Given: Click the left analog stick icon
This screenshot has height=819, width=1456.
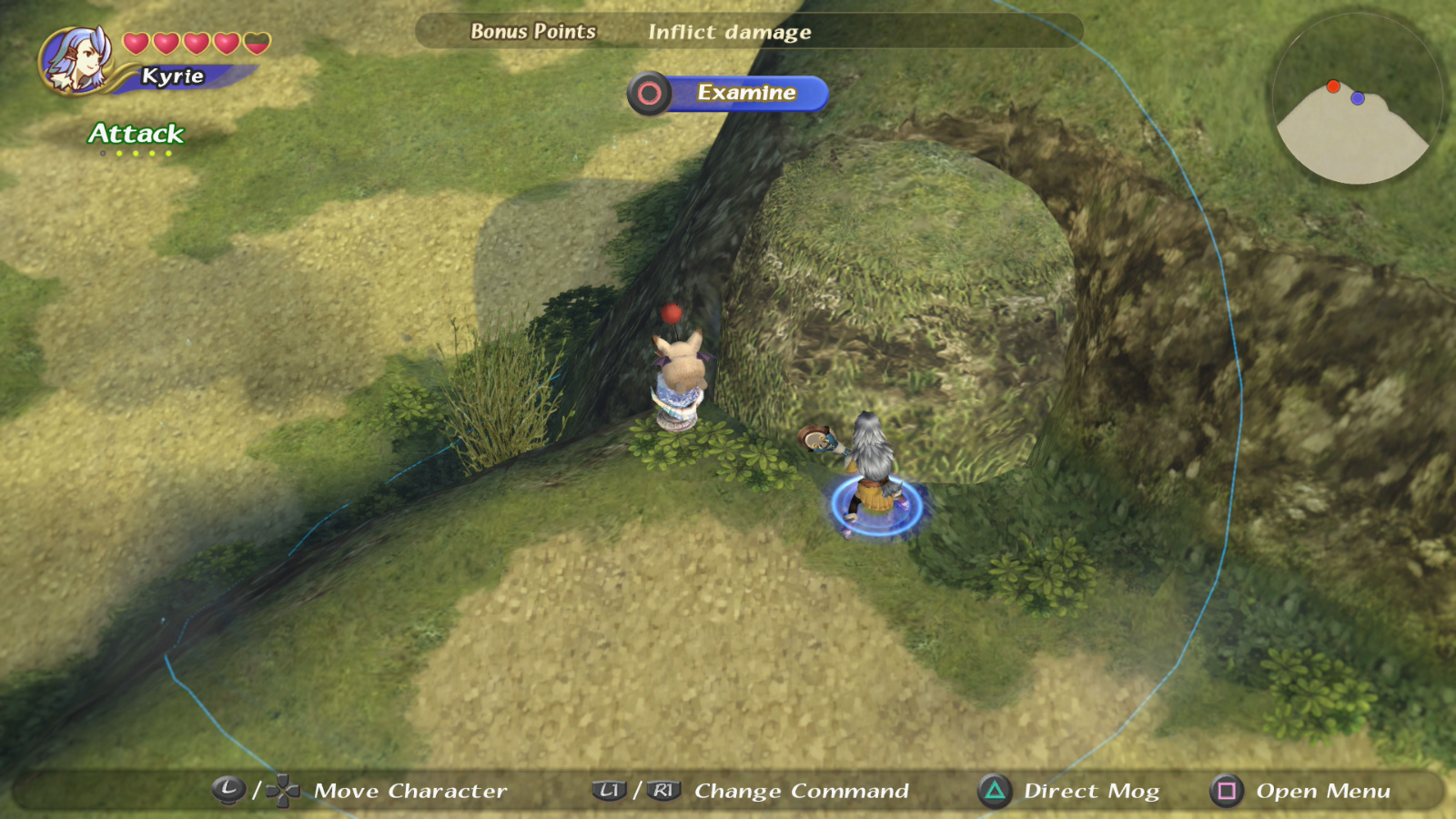Looking at the screenshot, I should (x=228, y=791).
